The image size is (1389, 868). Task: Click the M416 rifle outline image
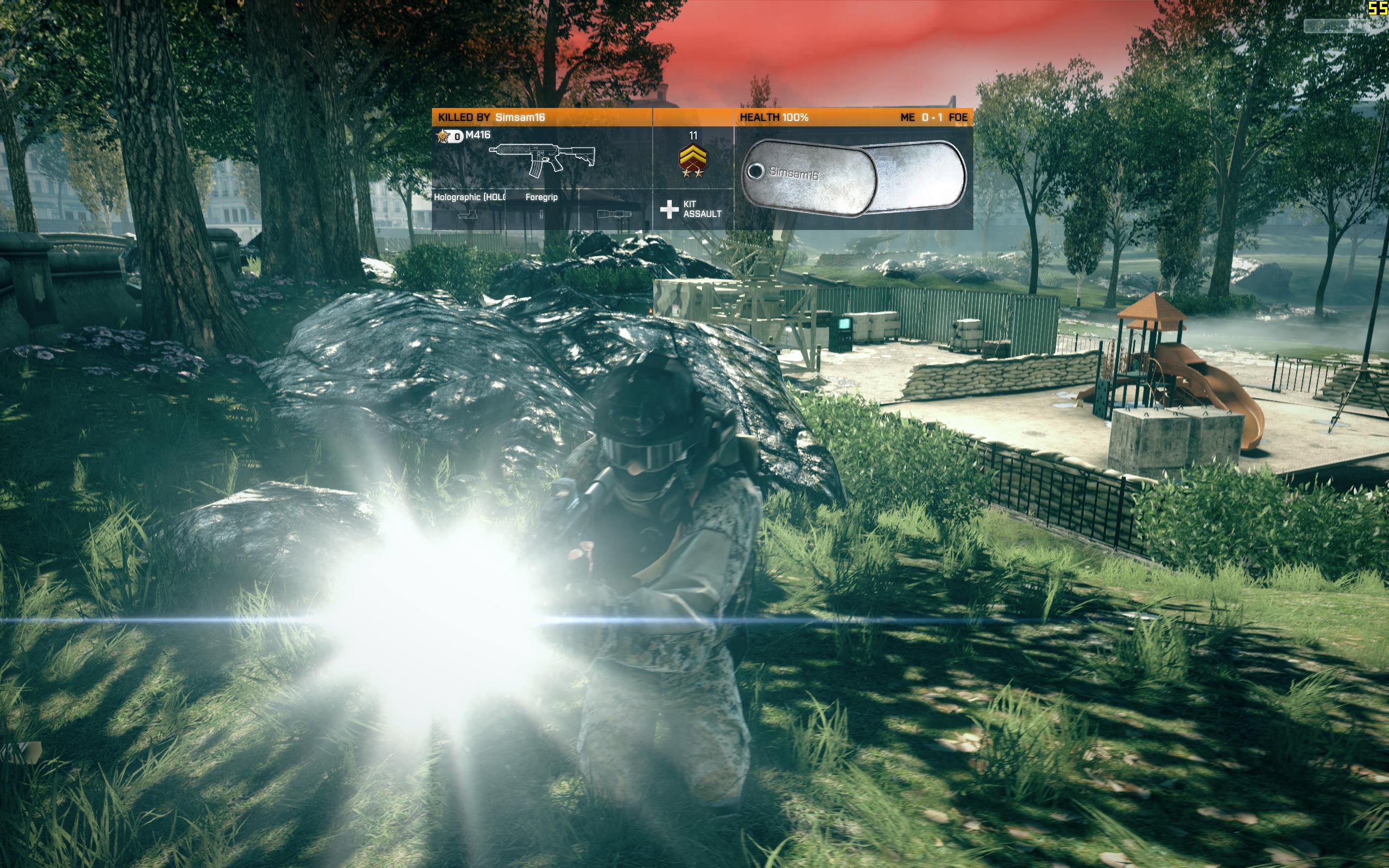coord(542,158)
